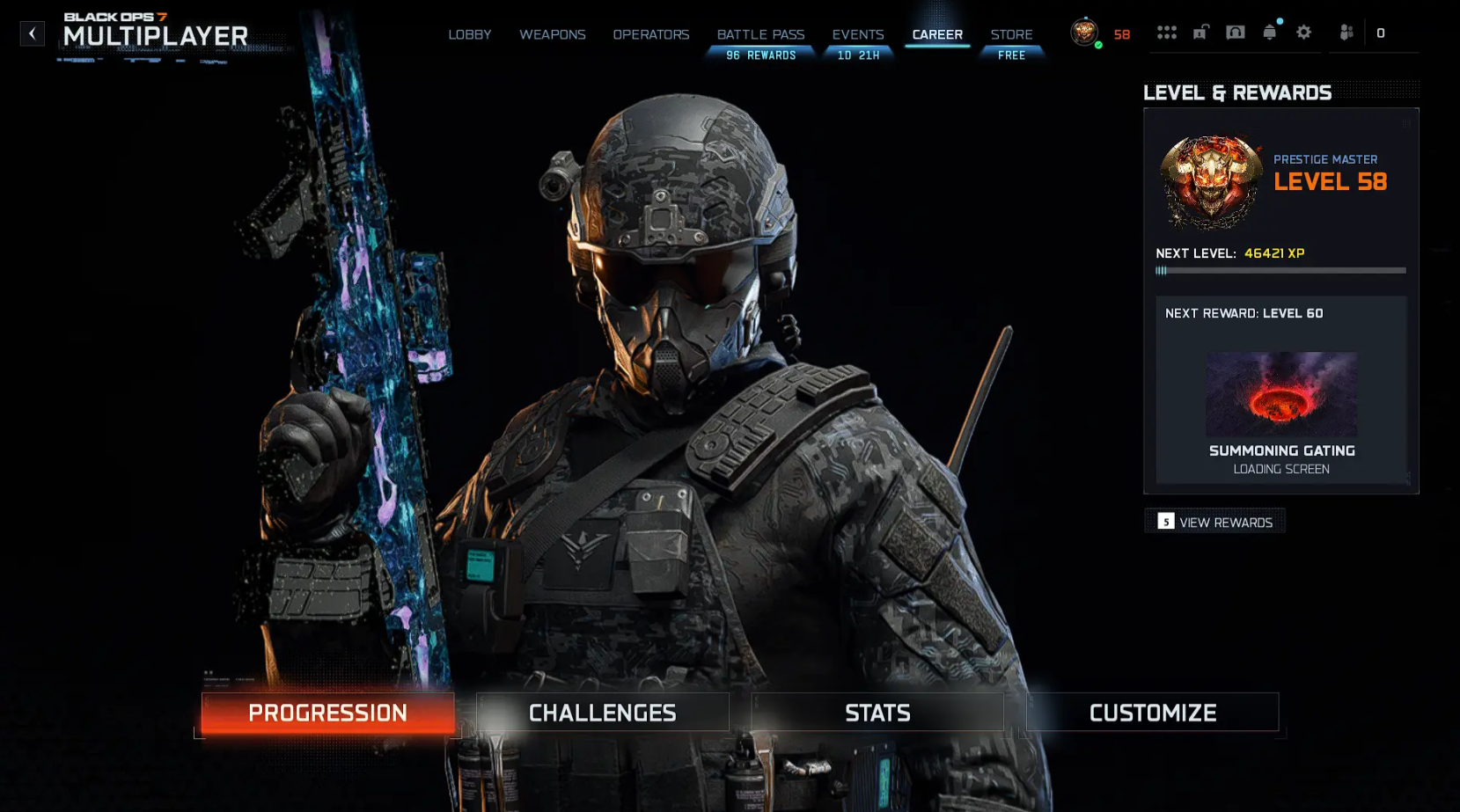Click the back arrow to leave Career

[x=33, y=33]
